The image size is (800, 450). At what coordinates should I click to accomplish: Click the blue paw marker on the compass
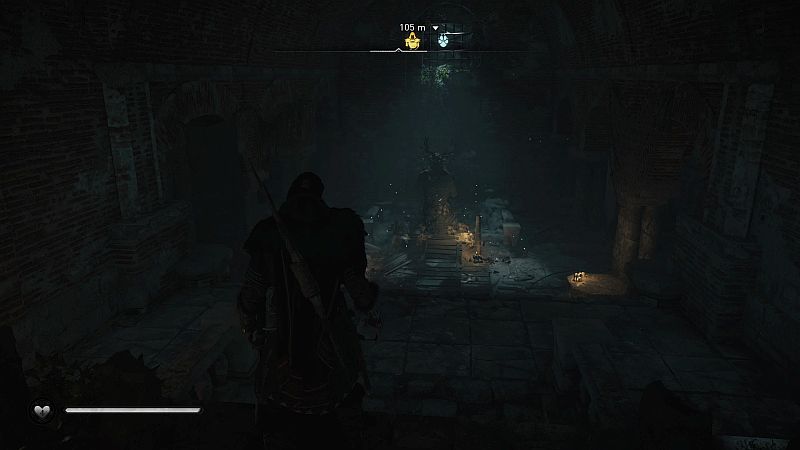click(x=443, y=41)
